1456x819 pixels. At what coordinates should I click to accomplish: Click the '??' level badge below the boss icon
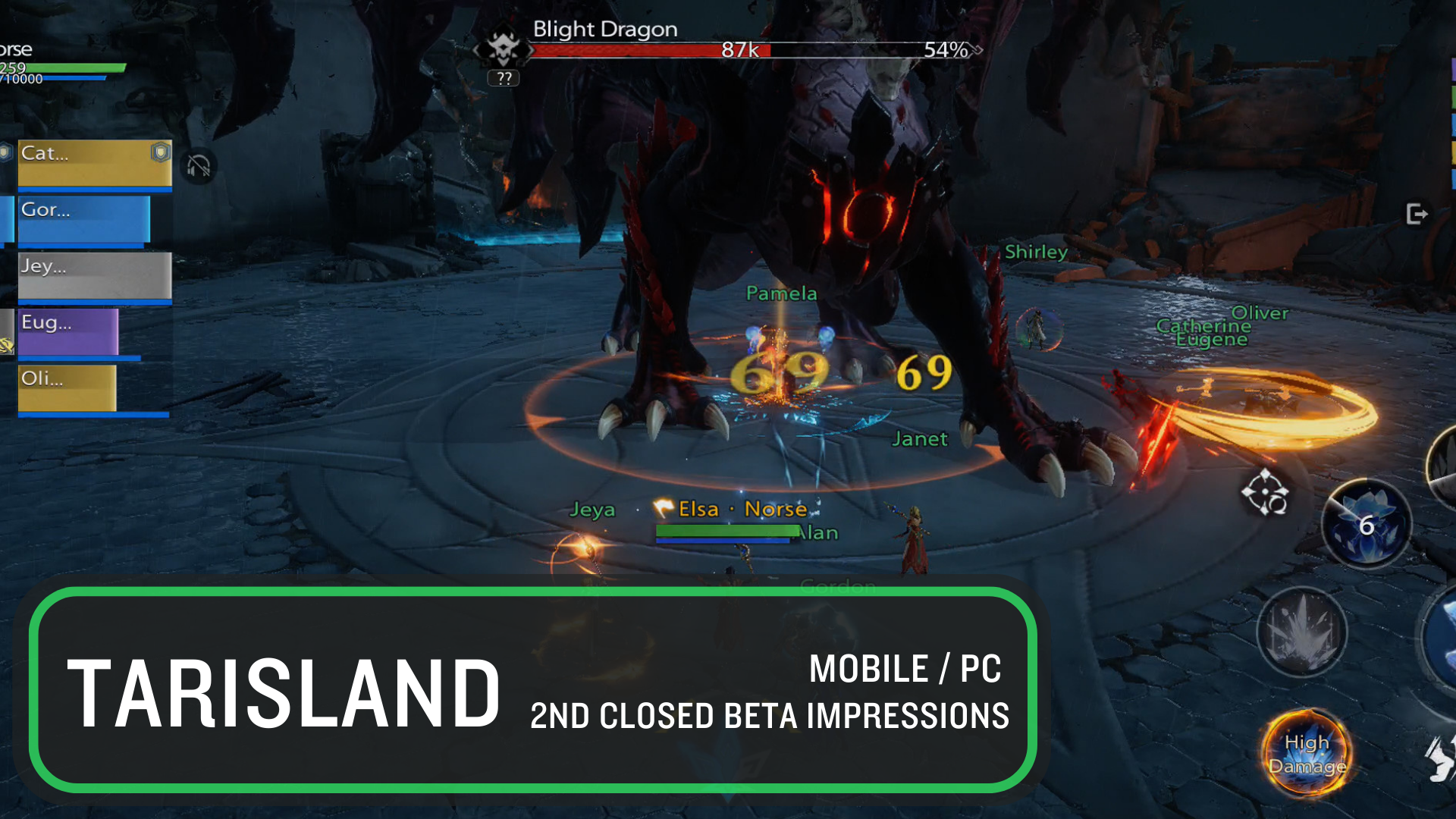[503, 77]
